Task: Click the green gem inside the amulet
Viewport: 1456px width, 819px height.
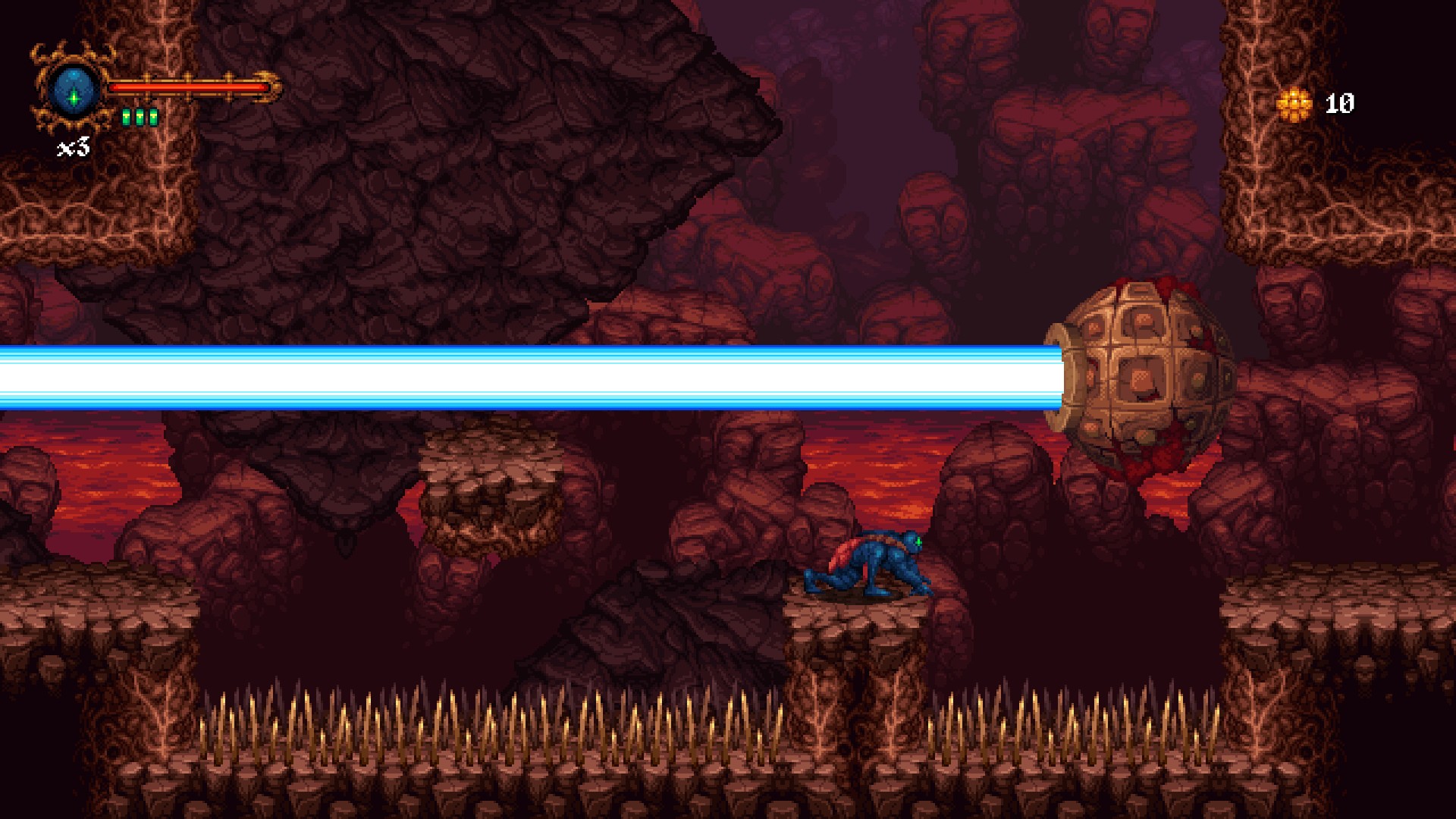Action: click(74, 98)
